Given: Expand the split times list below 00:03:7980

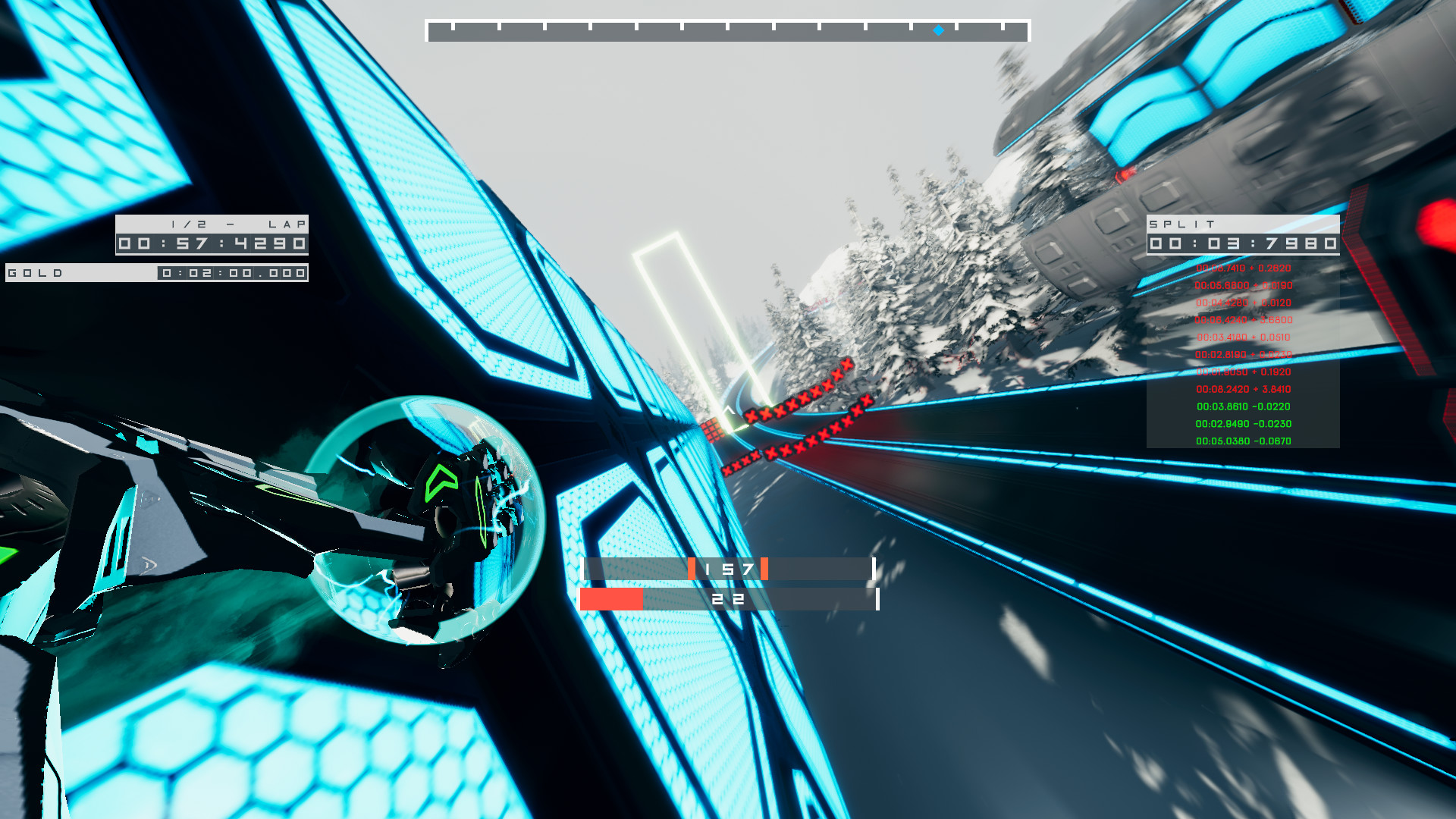Looking at the screenshot, I should click(1244, 356).
